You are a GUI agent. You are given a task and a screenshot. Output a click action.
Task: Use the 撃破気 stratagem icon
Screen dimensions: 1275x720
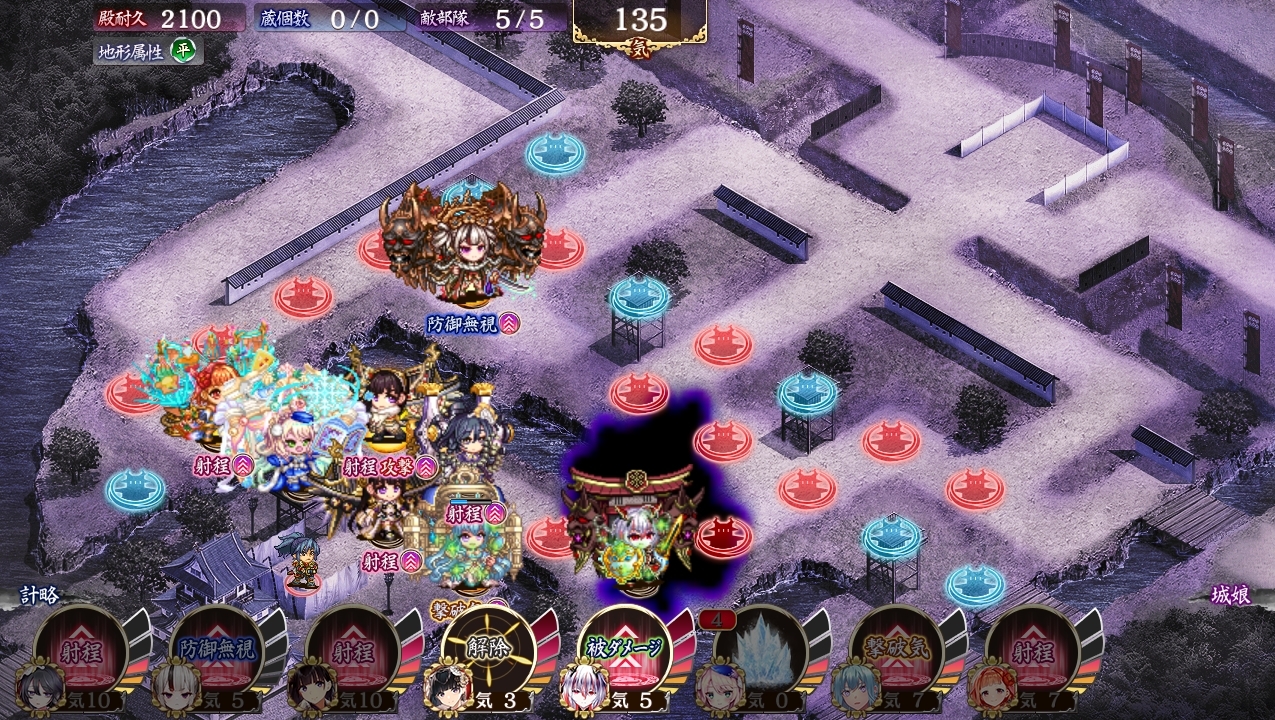(x=897, y=652)
